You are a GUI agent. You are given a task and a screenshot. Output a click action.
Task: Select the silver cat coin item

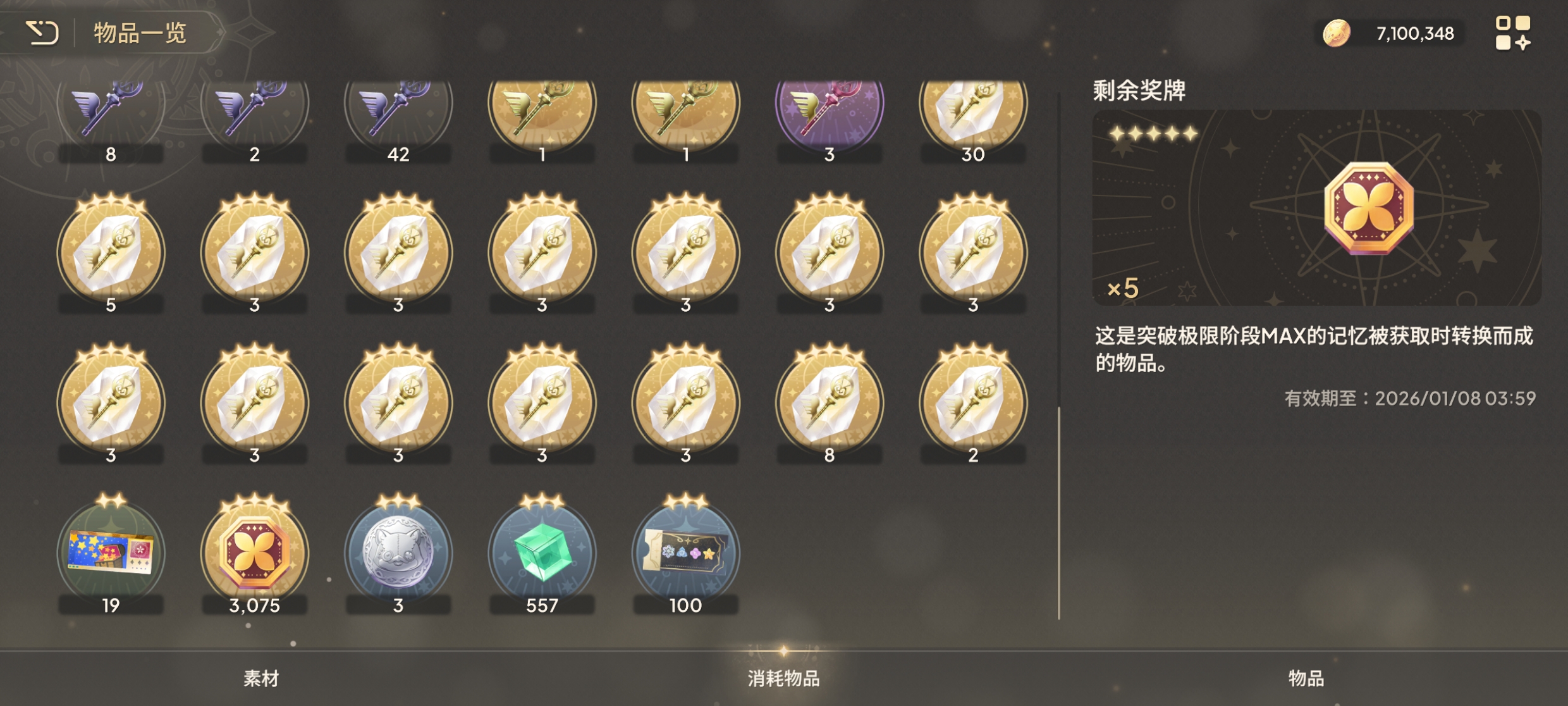(x=396, y=552)
